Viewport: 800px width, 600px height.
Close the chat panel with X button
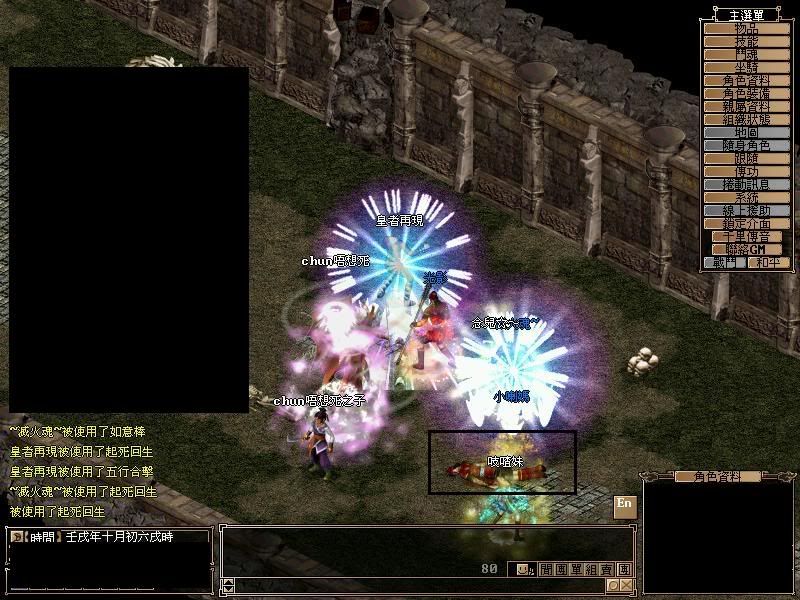tap(626, 585)
